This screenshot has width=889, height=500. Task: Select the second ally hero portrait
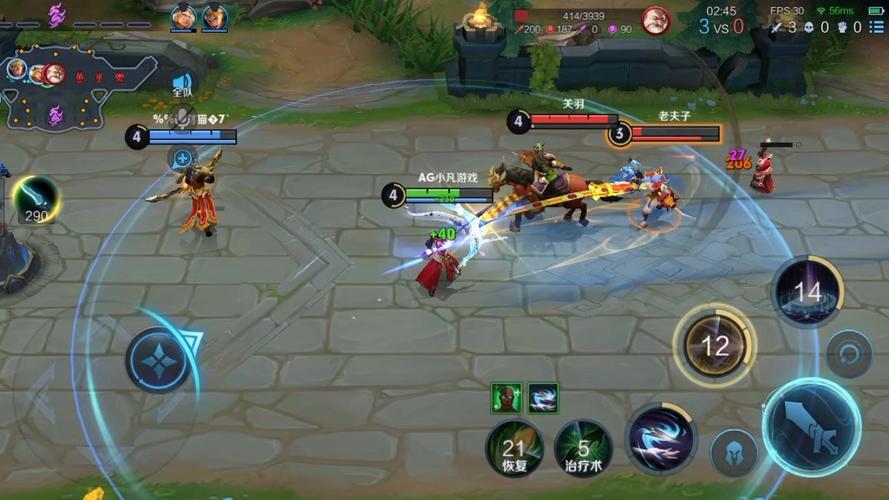(215, 17)
